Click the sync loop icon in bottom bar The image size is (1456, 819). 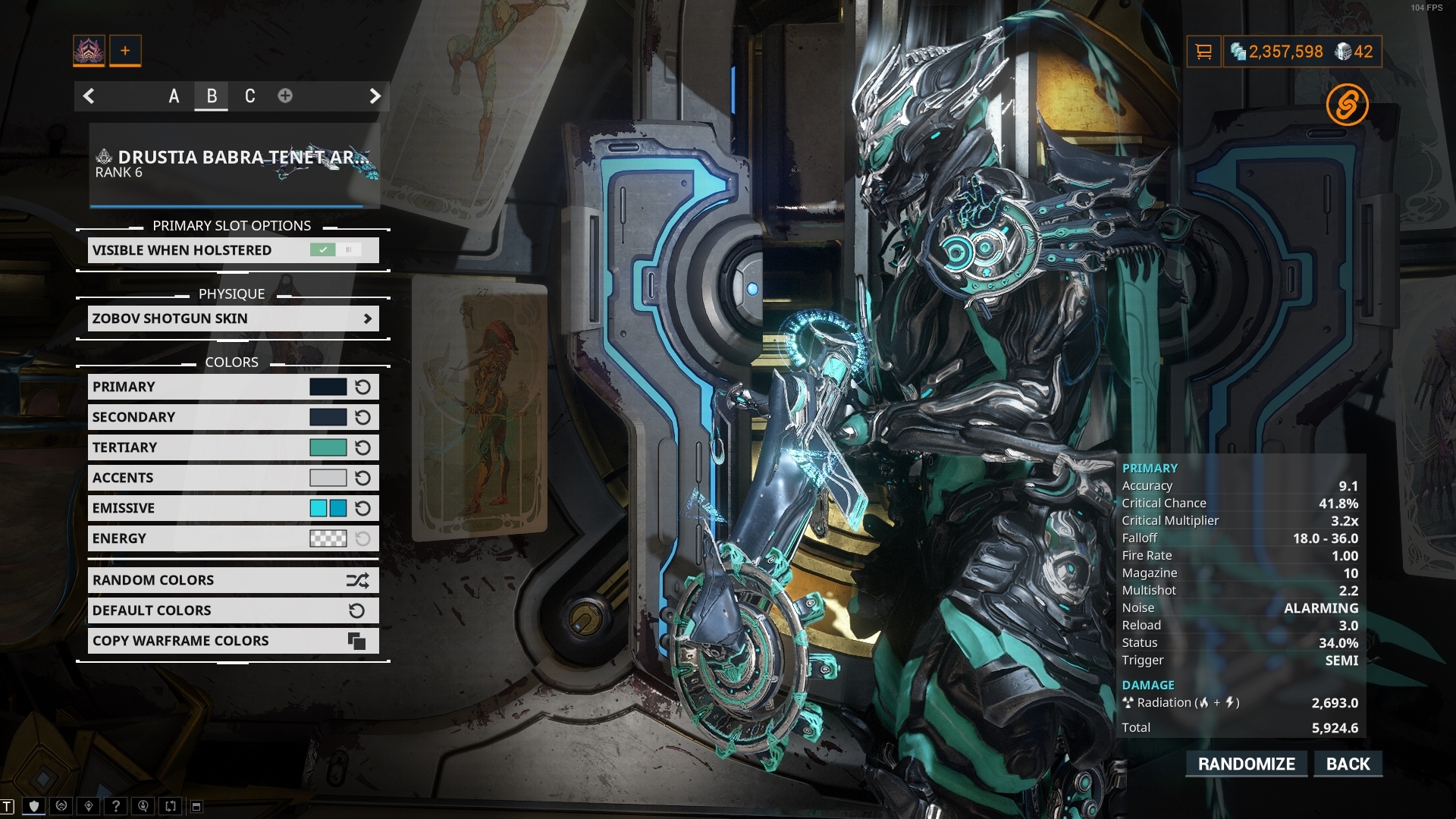[x=170, y=805]
